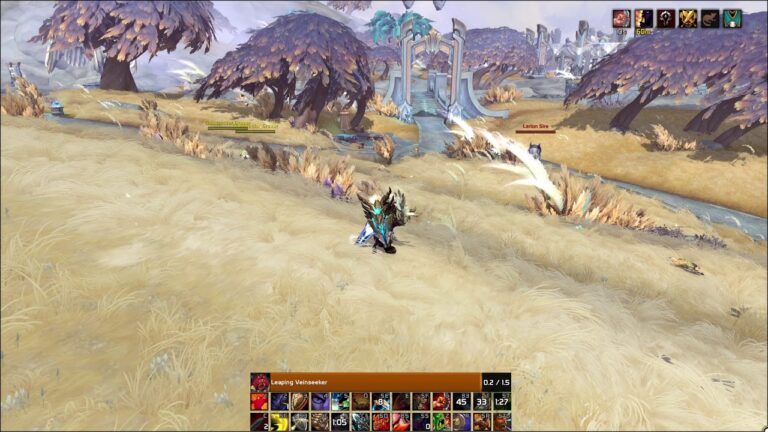Click the teal tabard buff icon
768x432 pixels.
click(x=733, y=18)
